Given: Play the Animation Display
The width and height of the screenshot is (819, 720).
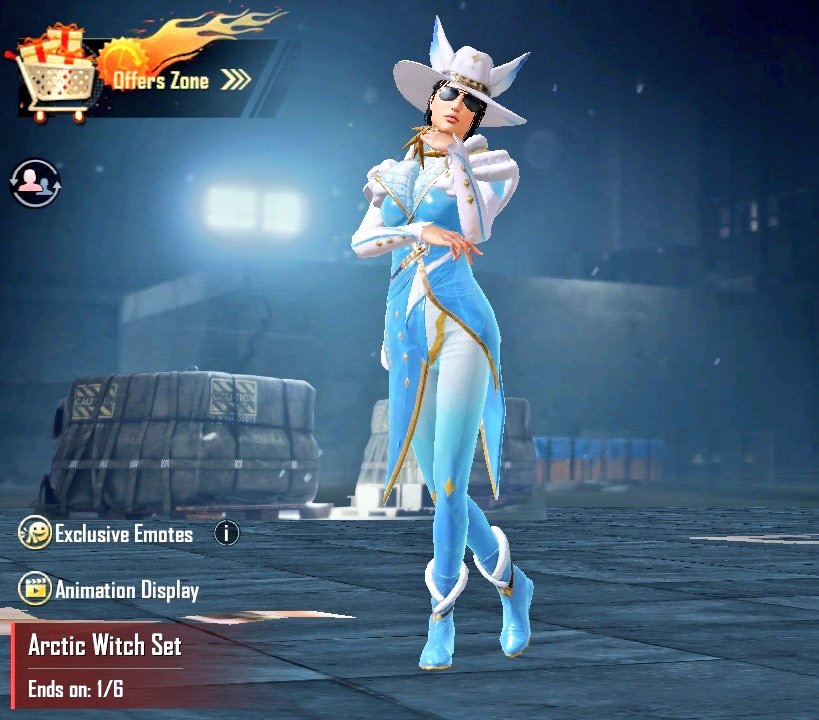Looking at the screenshot, I should coord(110,590).
